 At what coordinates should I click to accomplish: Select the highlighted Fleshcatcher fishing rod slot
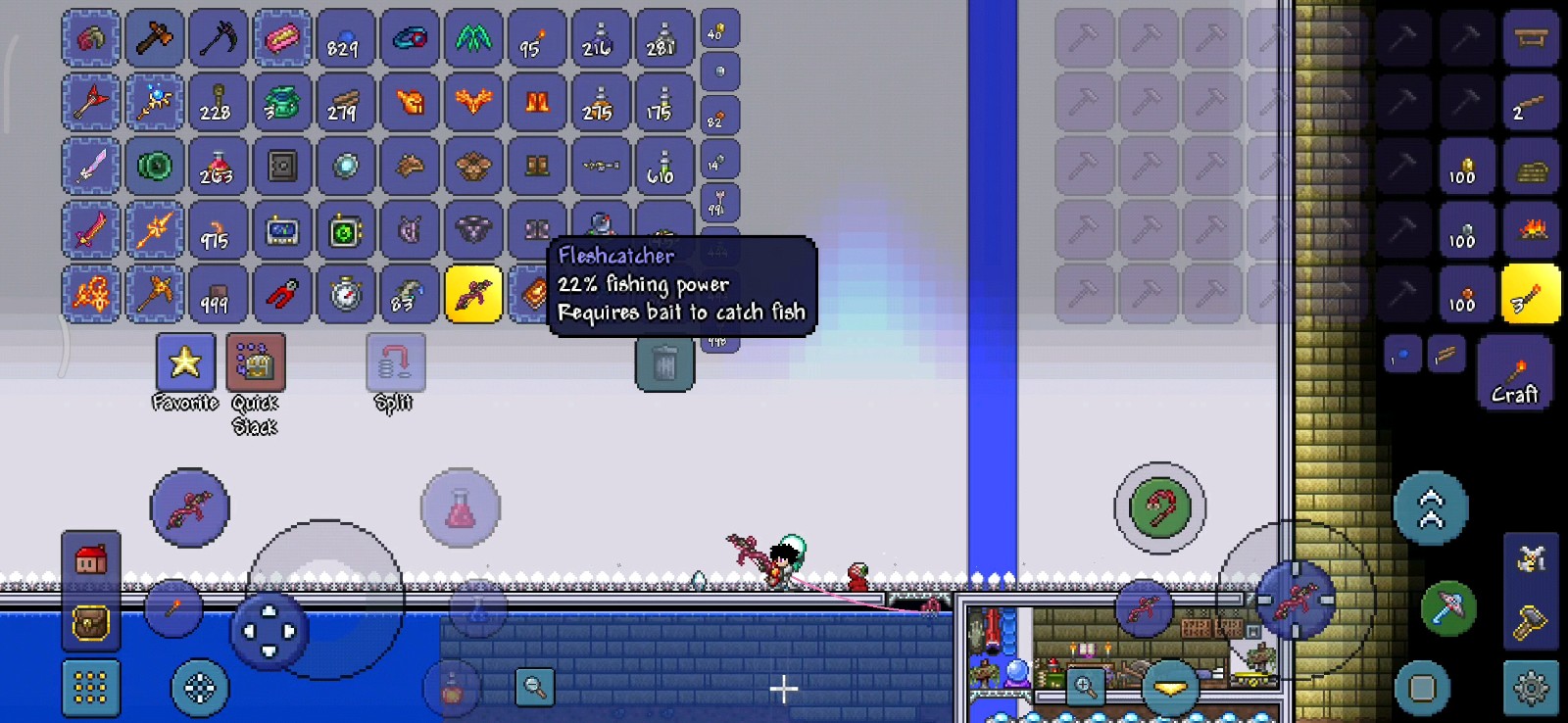click(x=473, y=294)
